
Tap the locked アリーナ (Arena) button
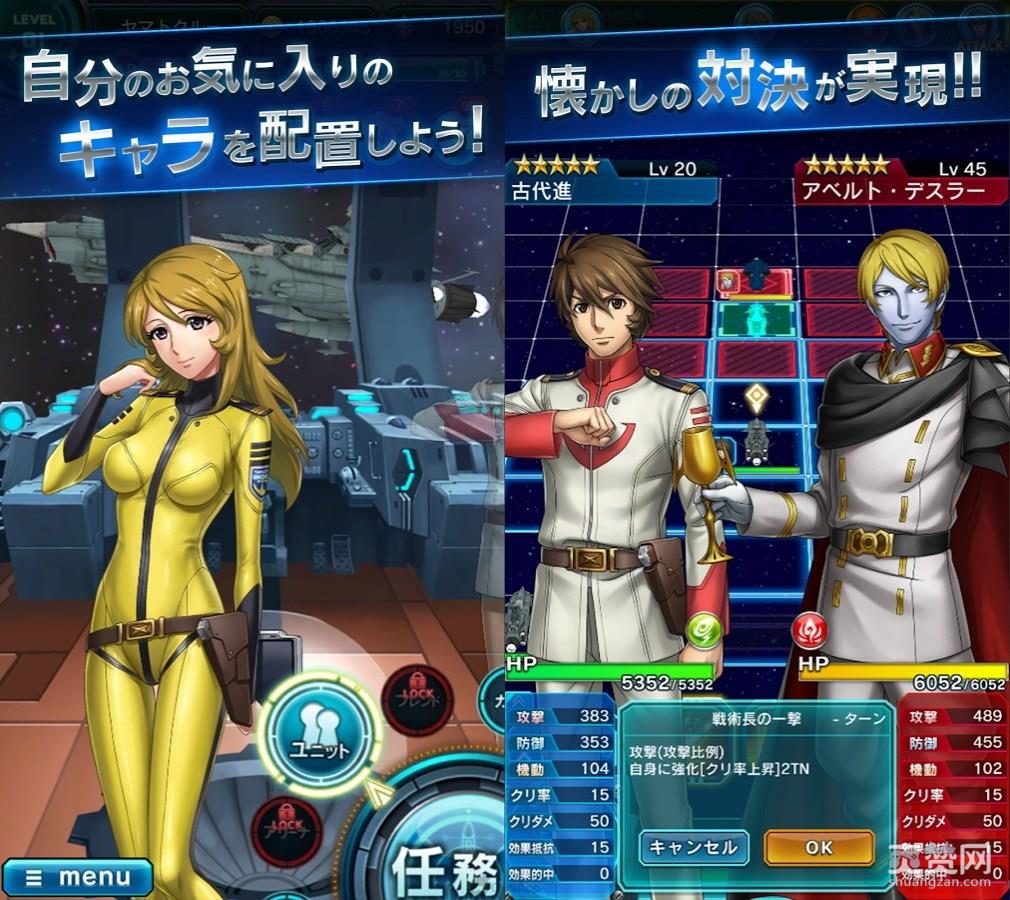tap(286, 830)
